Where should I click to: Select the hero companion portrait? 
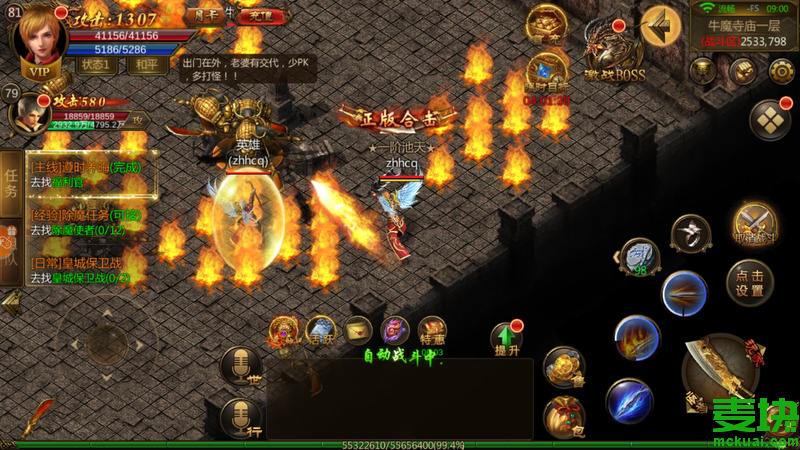point(30,112)
